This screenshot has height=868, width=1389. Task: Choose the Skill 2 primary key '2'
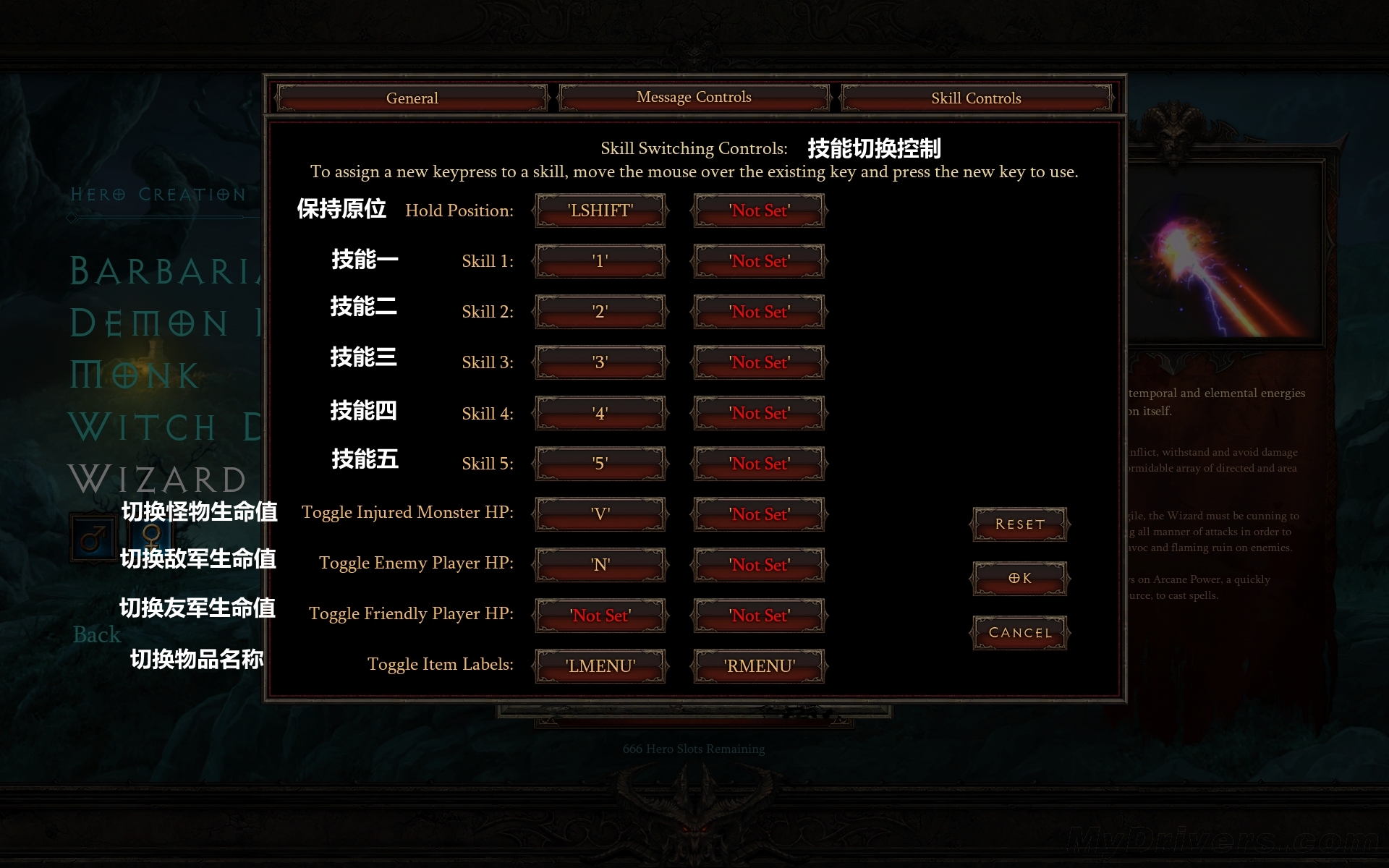click(600, 312)
